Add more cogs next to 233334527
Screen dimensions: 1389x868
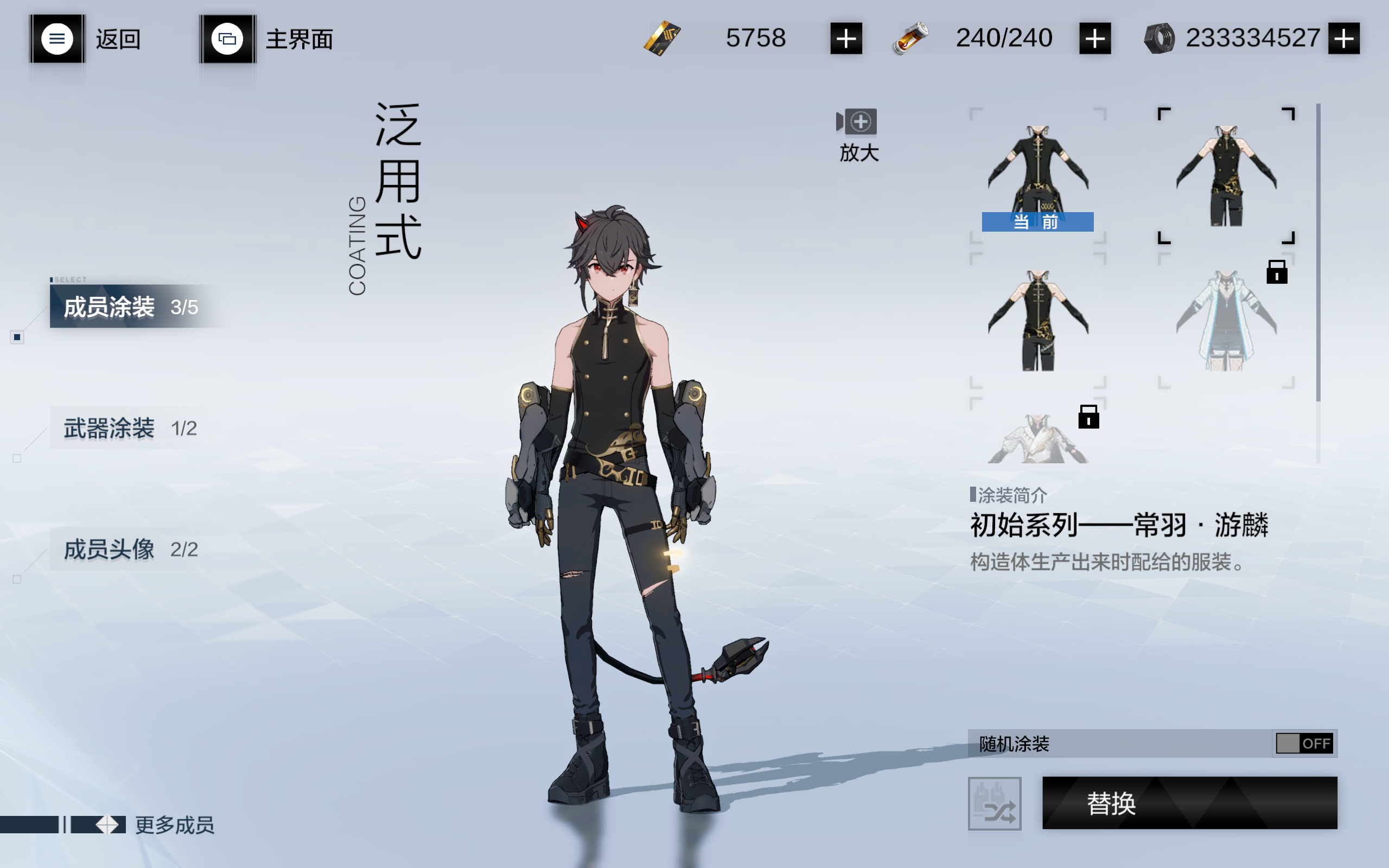pos(1343,39)
